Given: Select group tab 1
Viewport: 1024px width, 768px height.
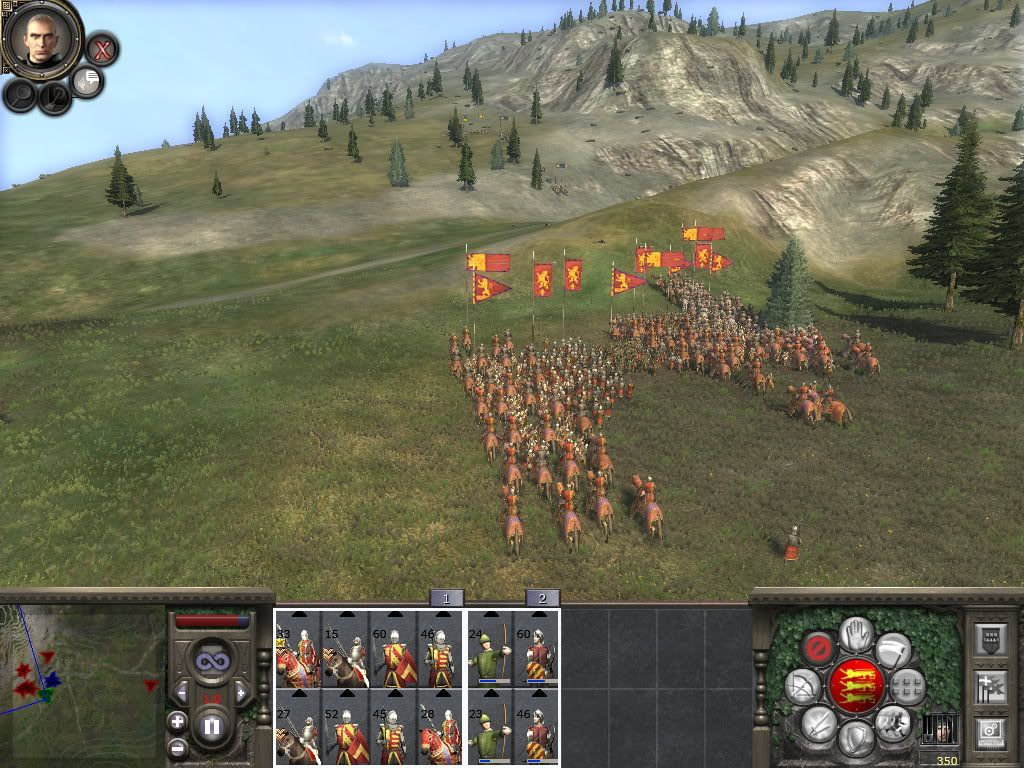Looking at the screenshot, I should pyautogui.click(x=446, y=598).
